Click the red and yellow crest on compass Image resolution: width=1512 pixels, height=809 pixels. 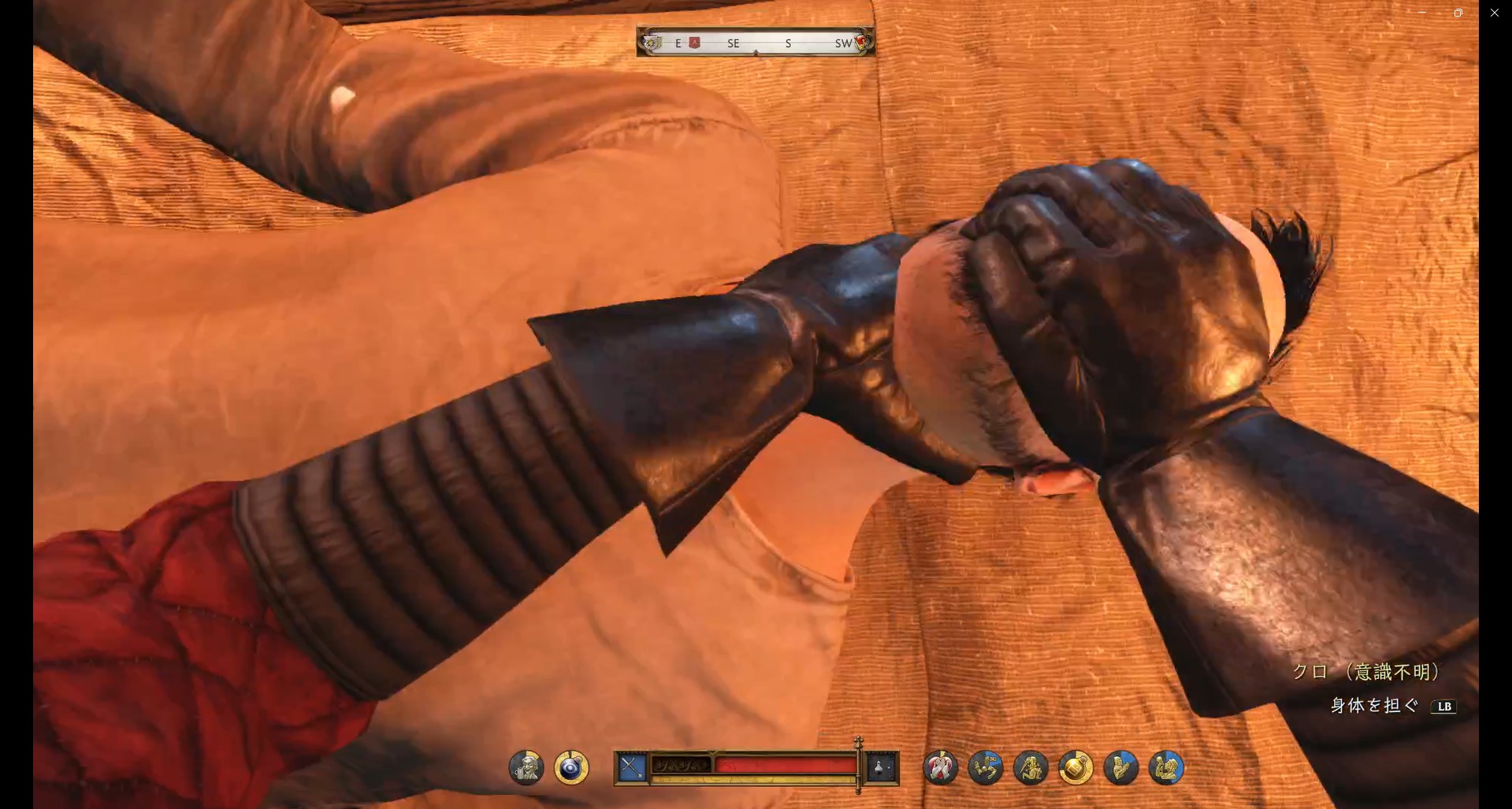point(861,41)
